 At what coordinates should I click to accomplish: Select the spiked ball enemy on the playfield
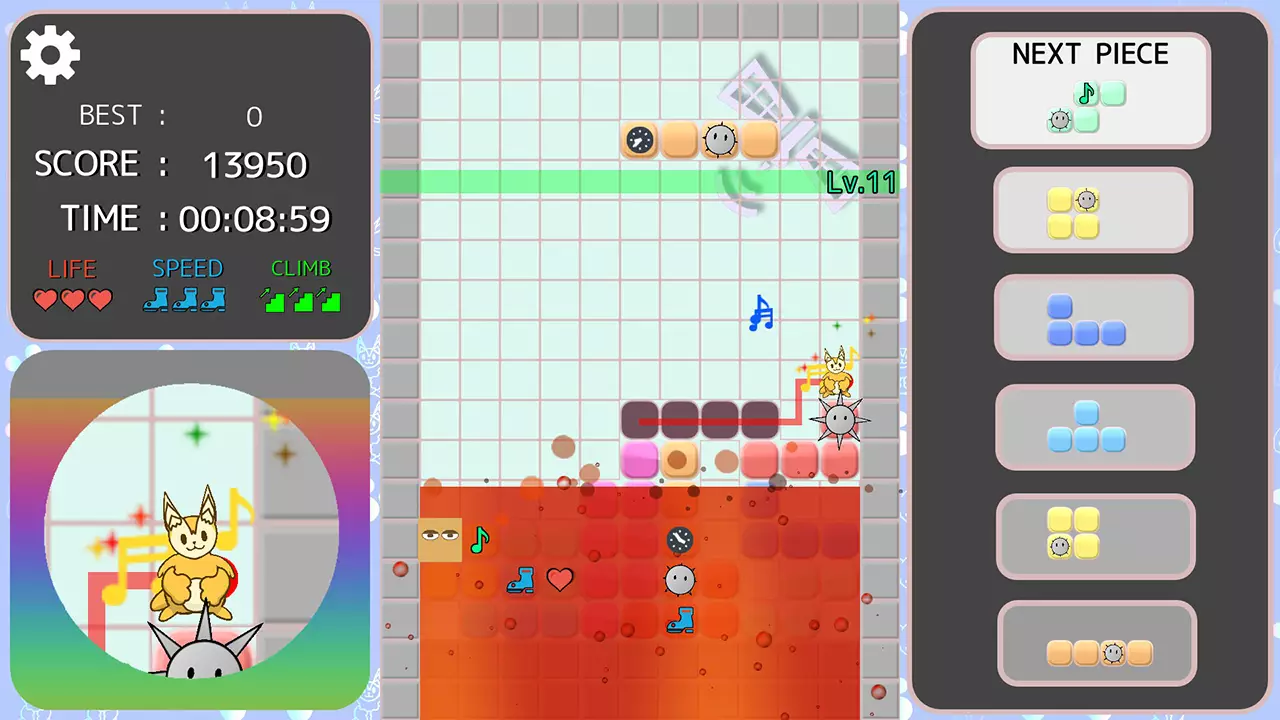tap(840, 420)
